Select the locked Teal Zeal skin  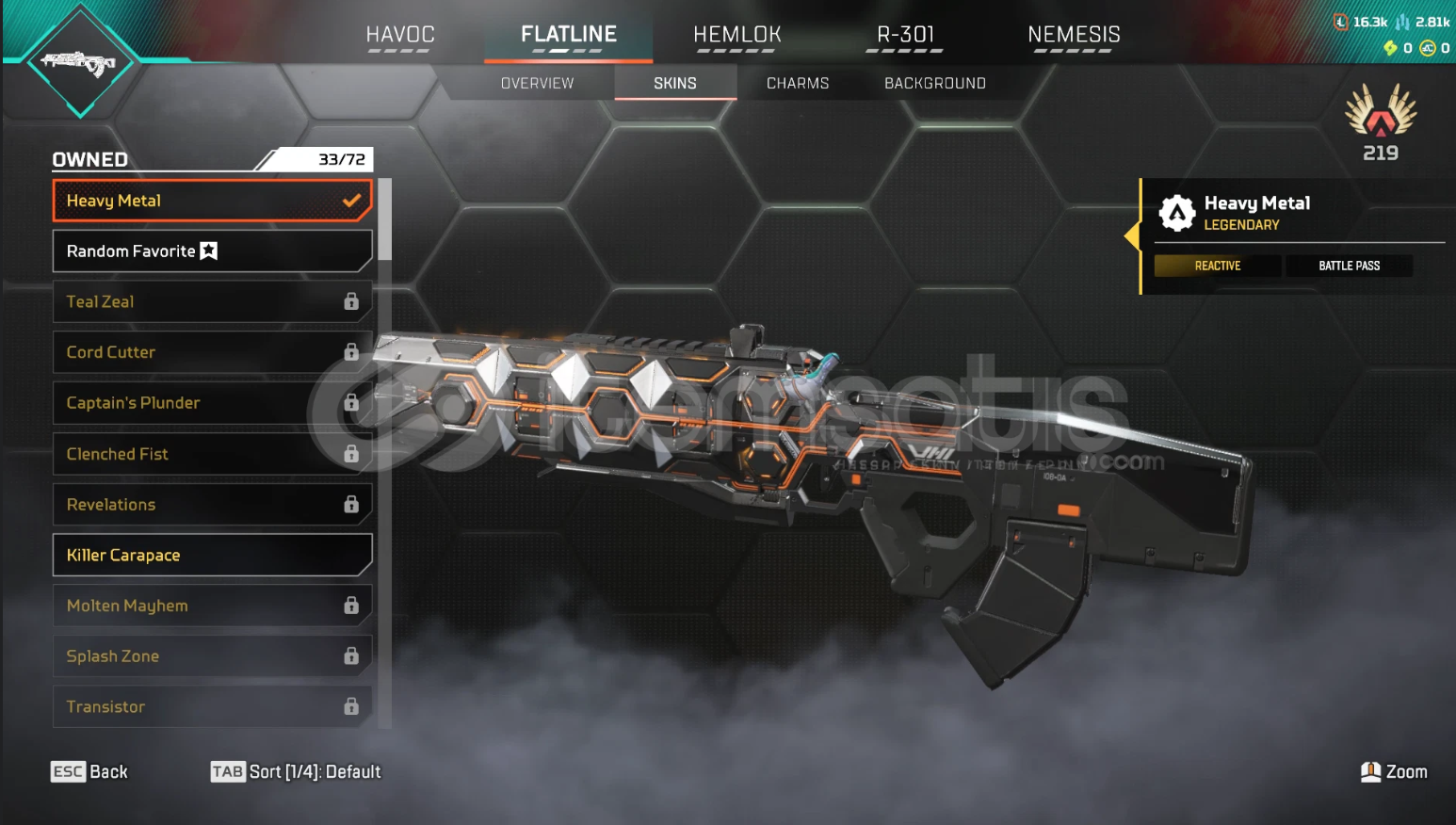[212, 302]
